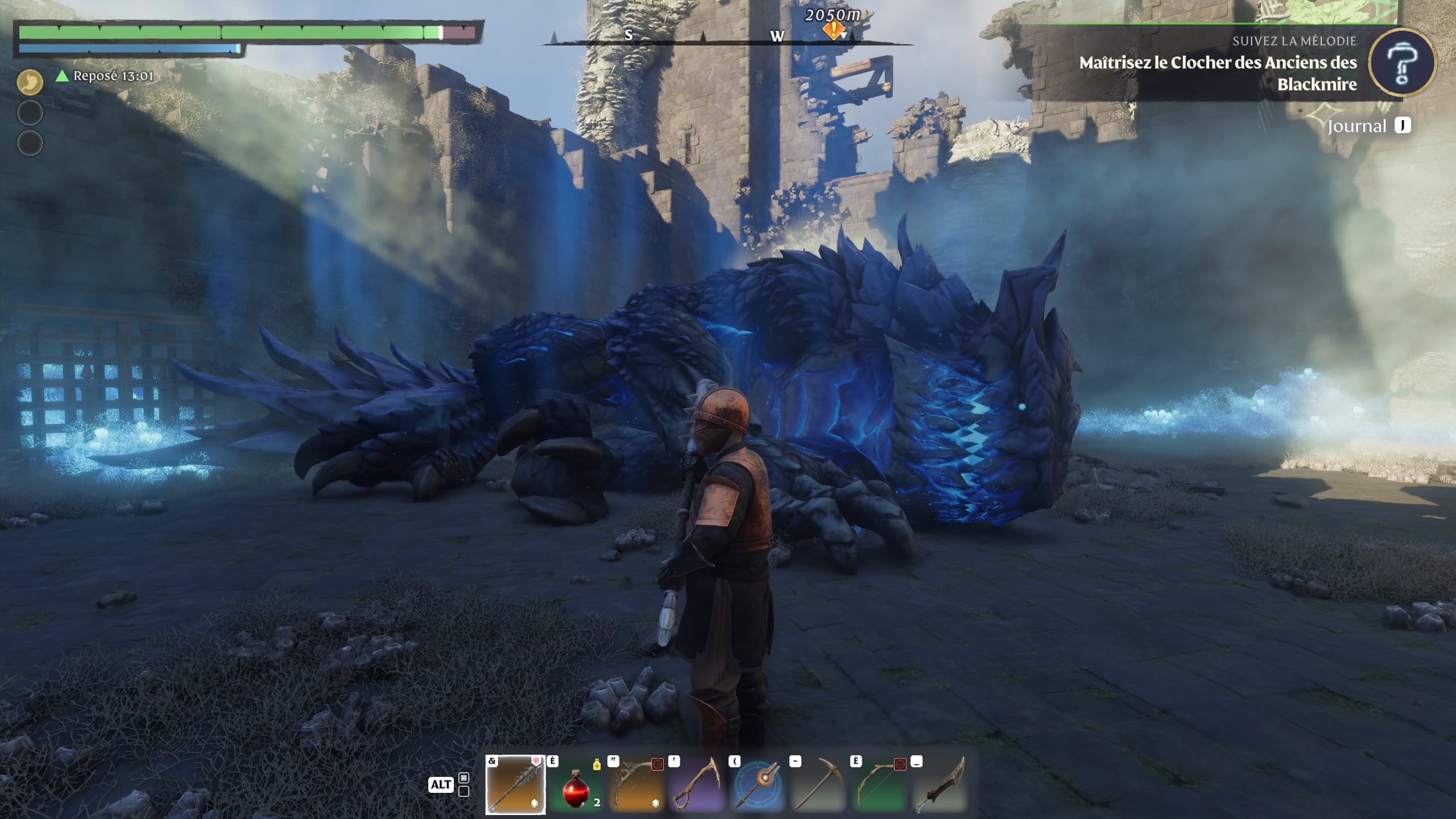Select the spiked staff hotbar slot

(515, 784)
